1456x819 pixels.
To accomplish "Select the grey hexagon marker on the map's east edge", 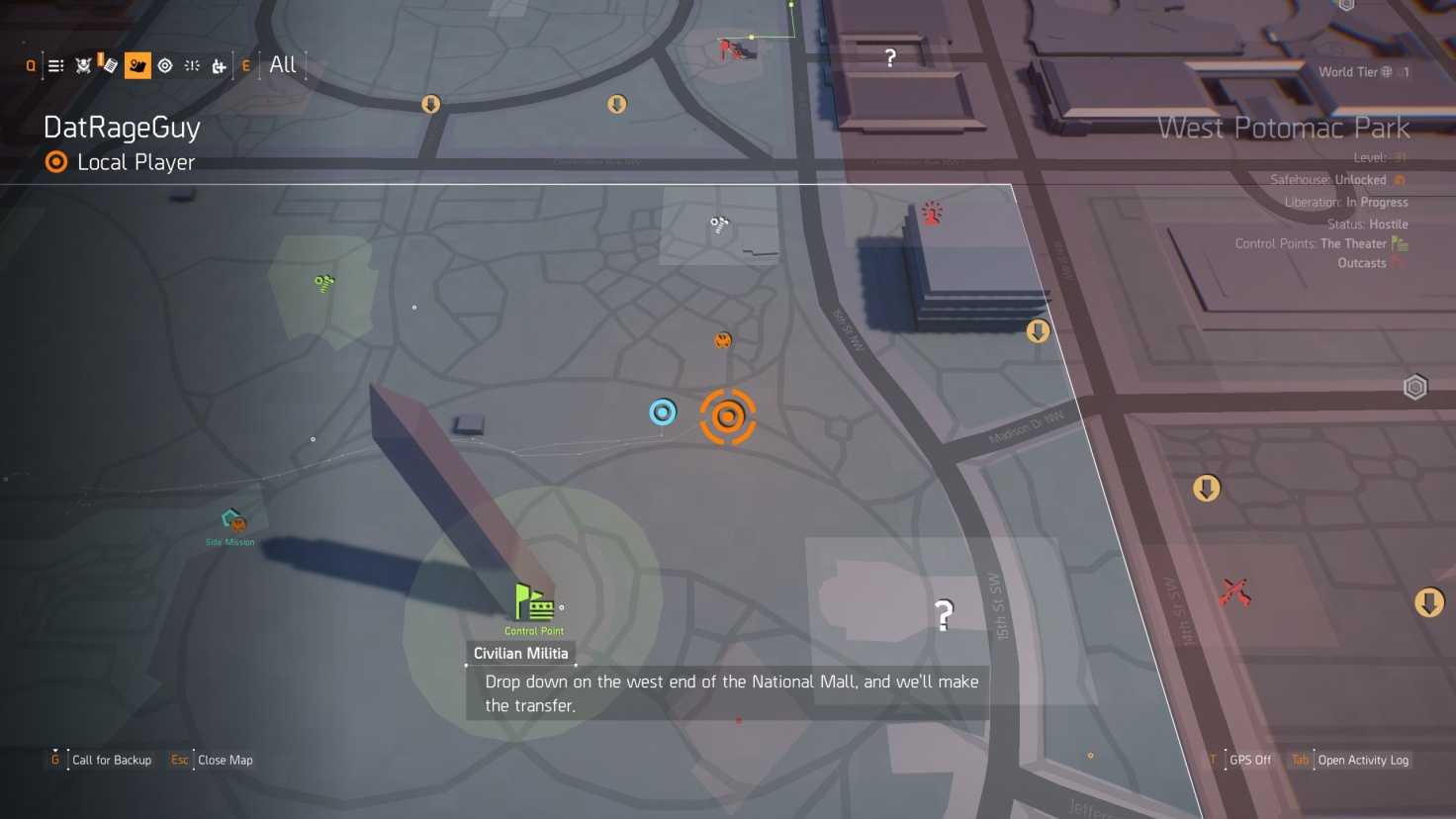I will 1414,387.
